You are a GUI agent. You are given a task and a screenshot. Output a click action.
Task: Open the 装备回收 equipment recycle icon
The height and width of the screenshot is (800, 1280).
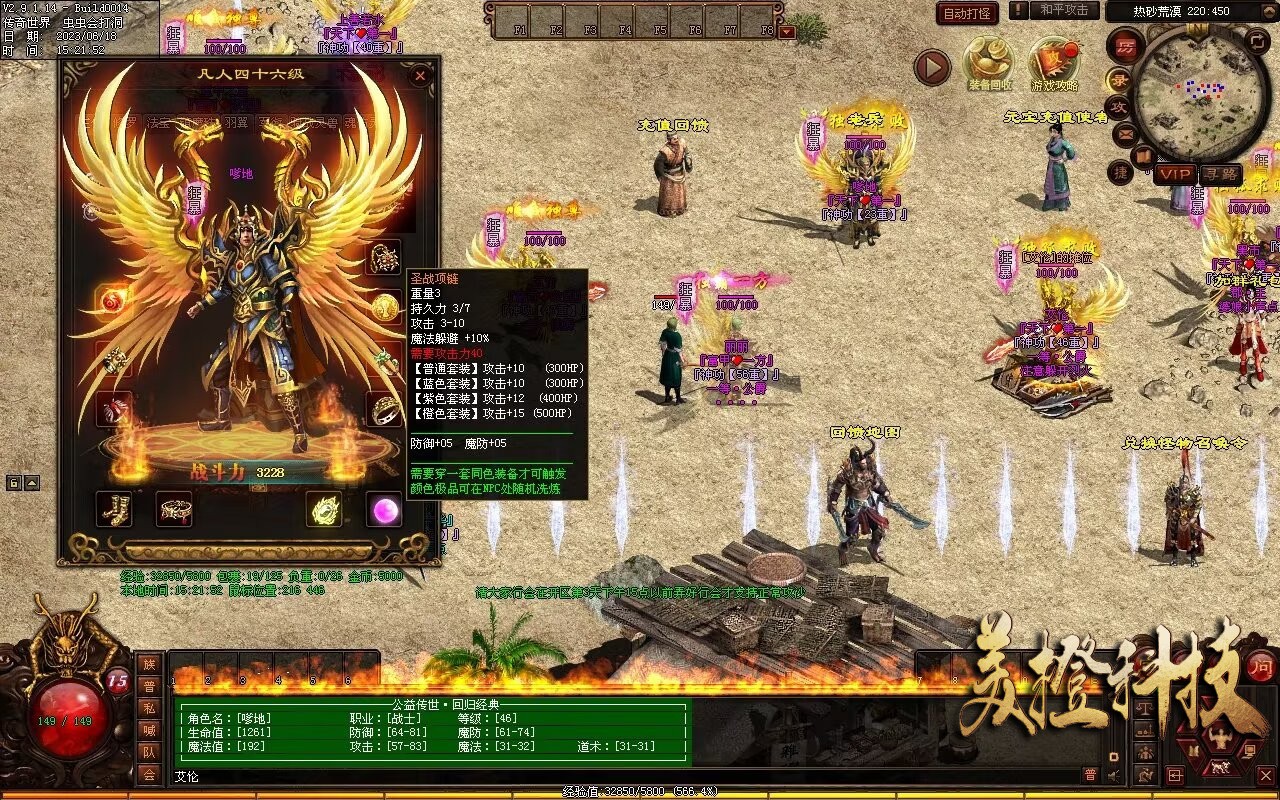[989, 63]
